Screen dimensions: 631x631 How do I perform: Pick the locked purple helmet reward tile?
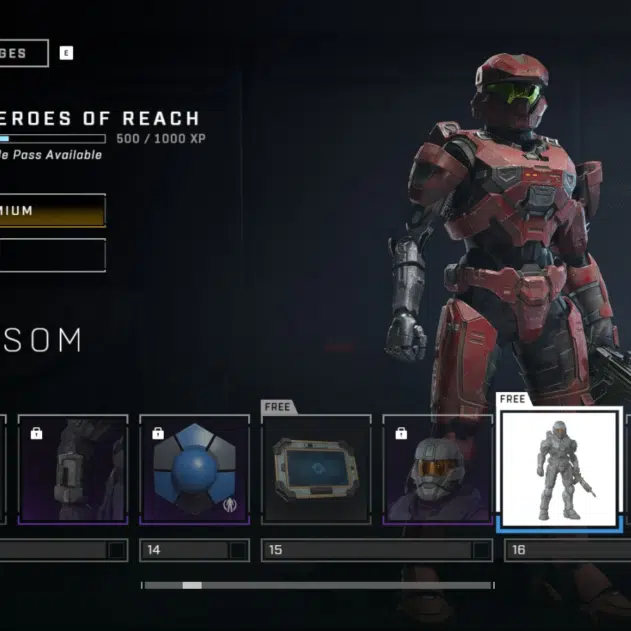(x=438, y=469)
